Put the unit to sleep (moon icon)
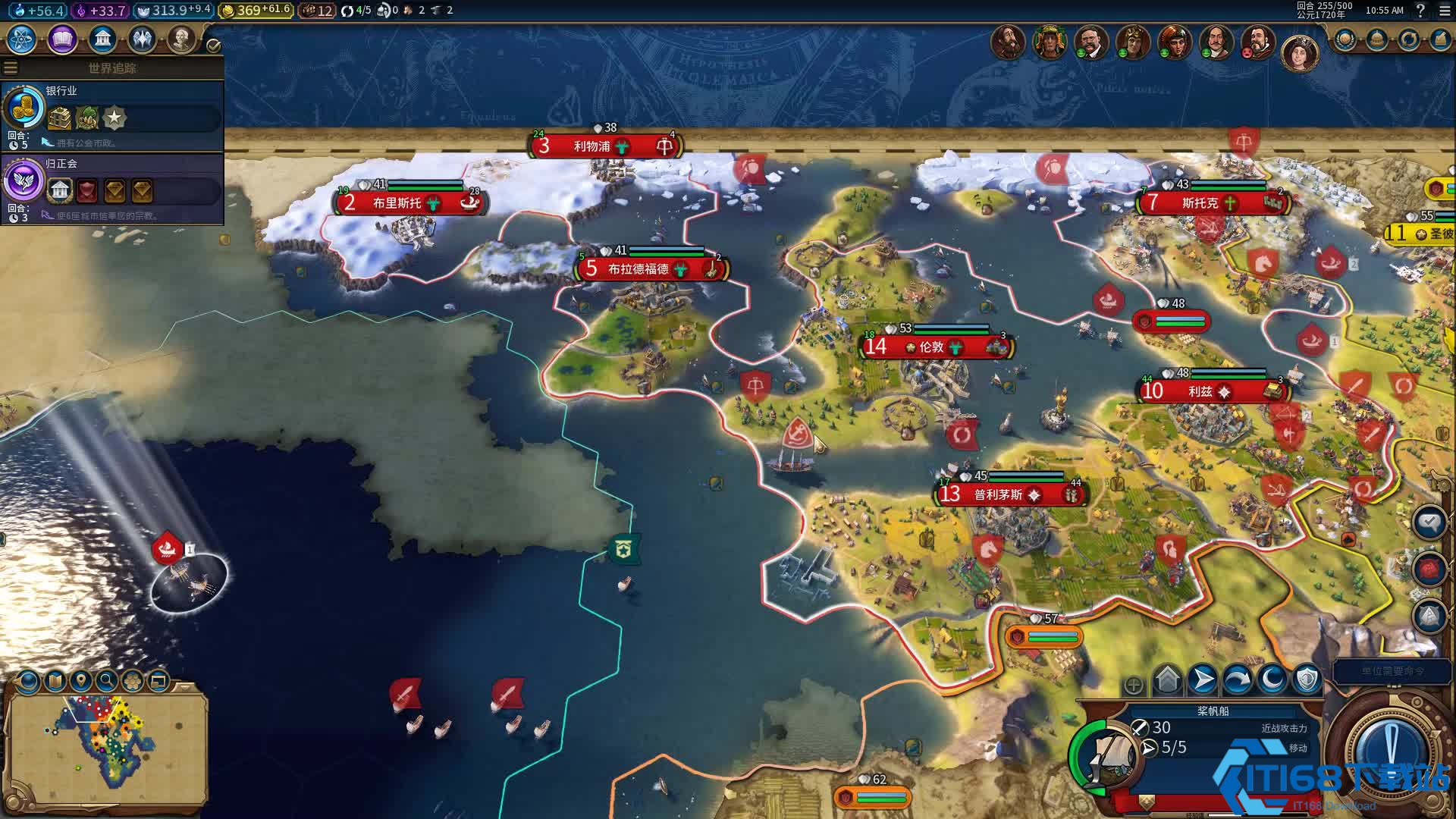 click(1272, 680)
